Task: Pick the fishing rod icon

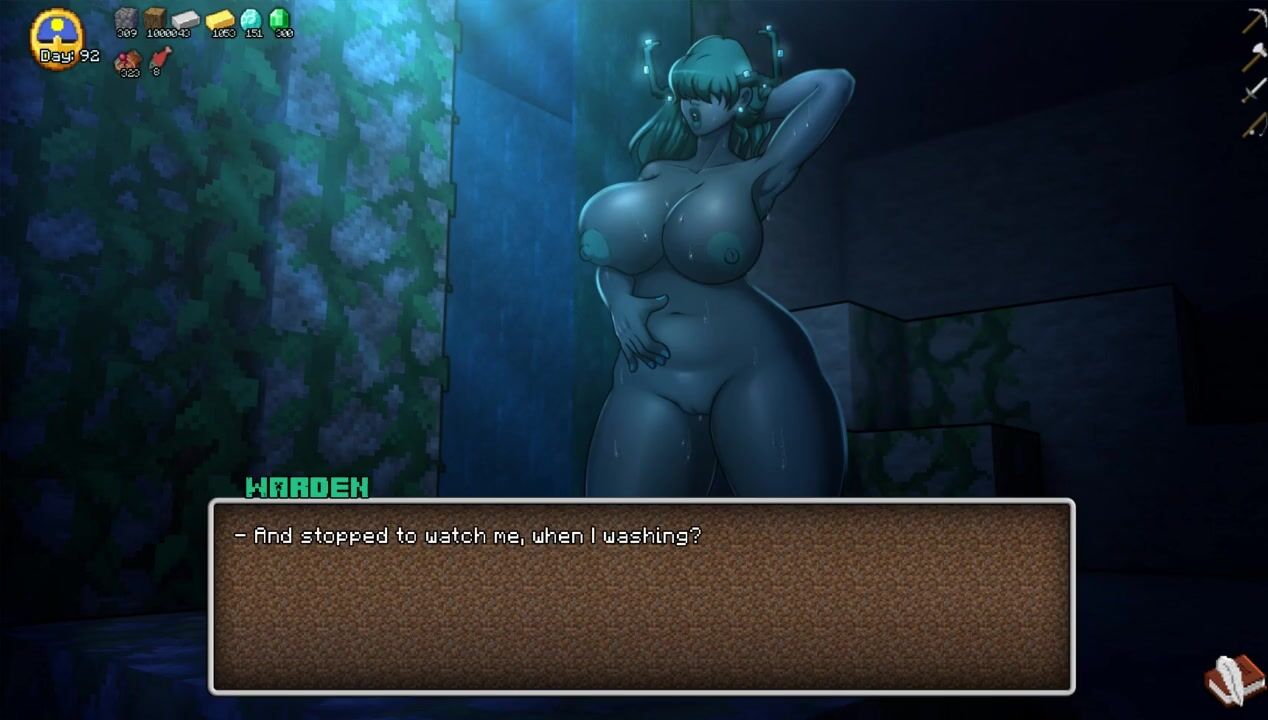Action: (1254, 125)
